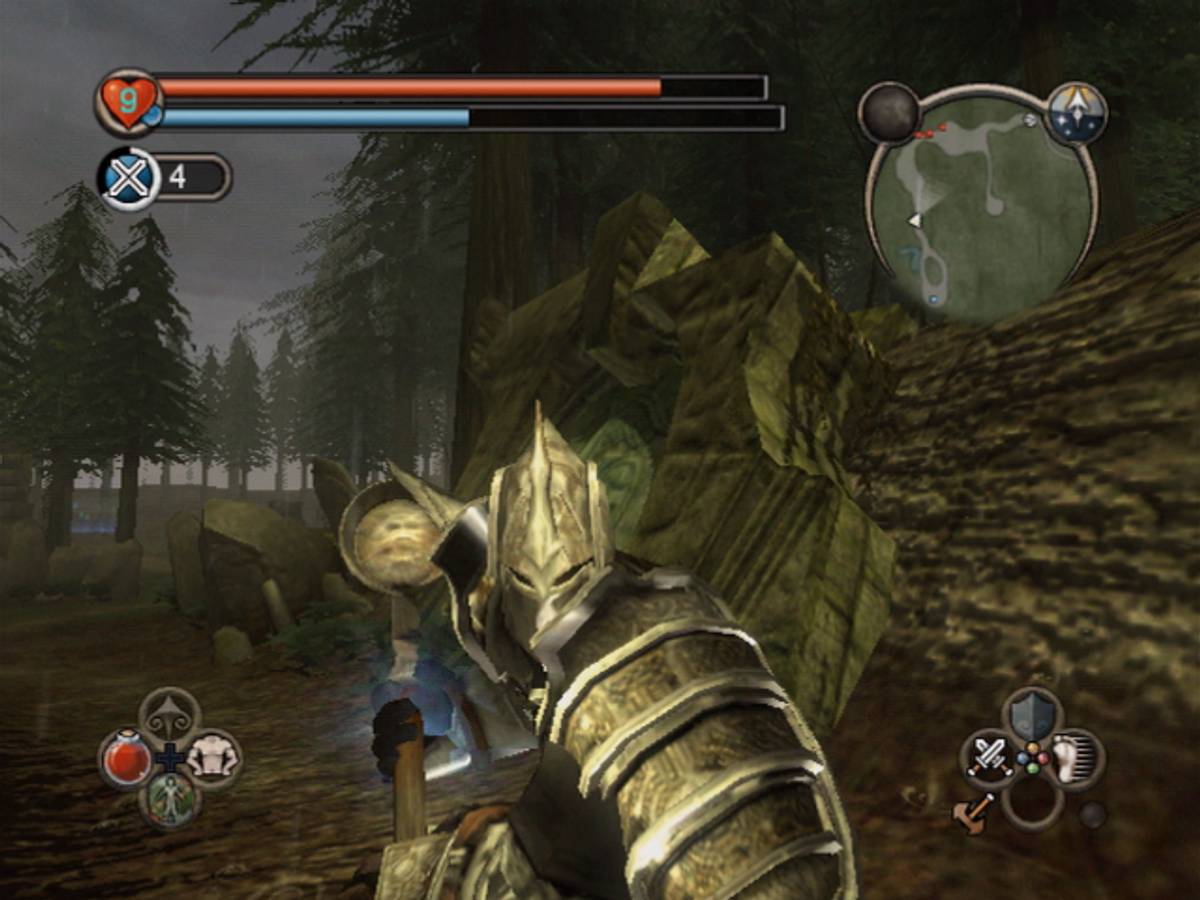Select the blue X combat multiplier icon
Image resolution: width=1200 pixels, height=900 pixels.
[x=130, y=178]
